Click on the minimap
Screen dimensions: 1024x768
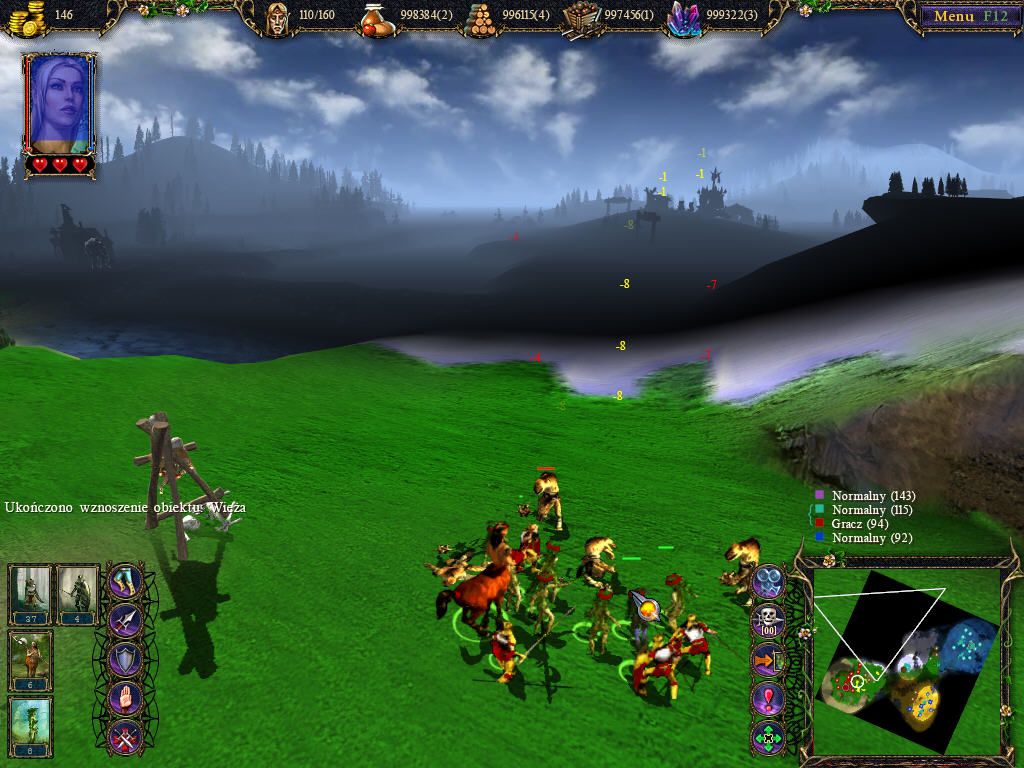(x=905, y=662)
